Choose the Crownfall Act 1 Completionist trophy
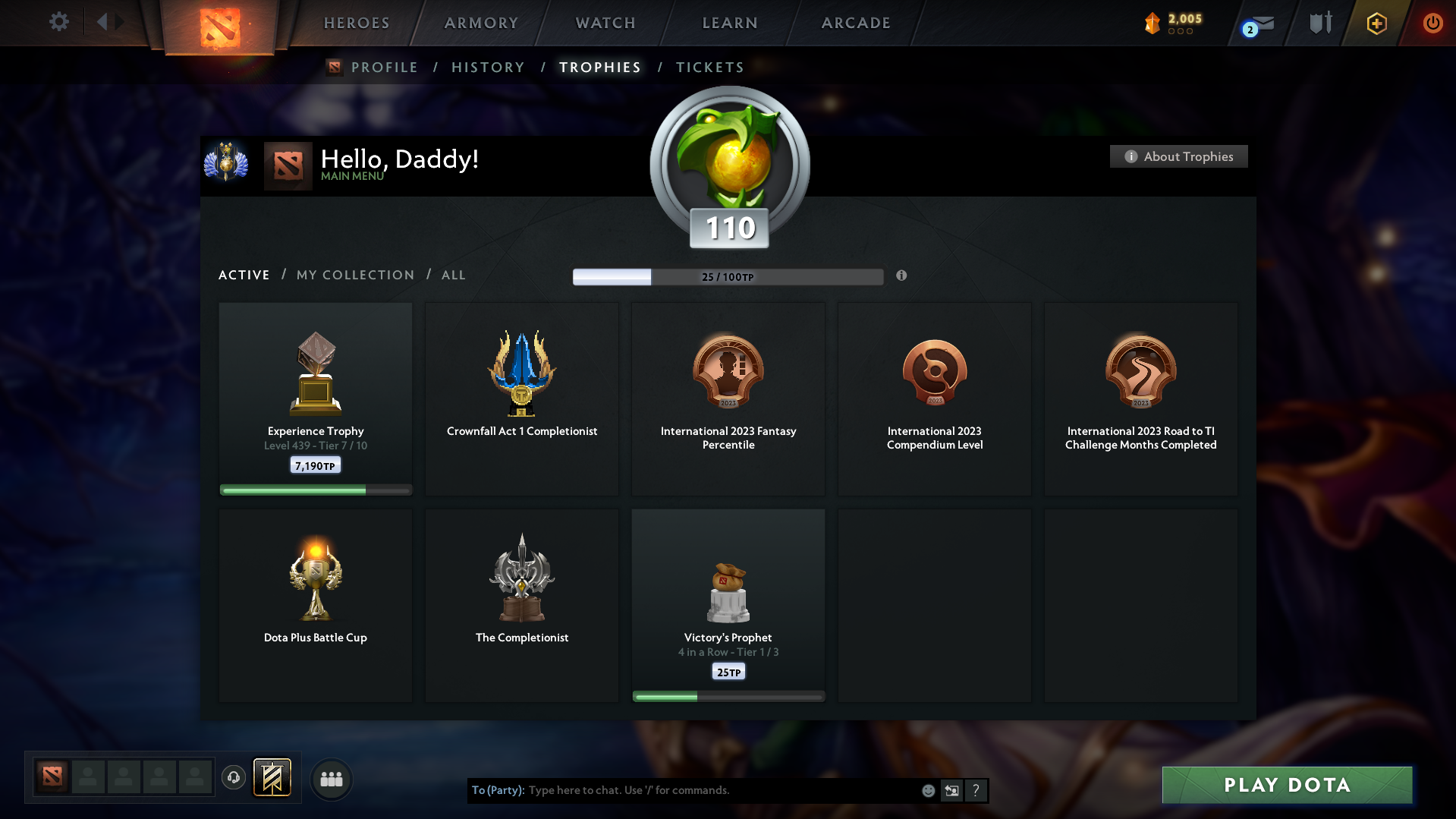 [522, 398]
